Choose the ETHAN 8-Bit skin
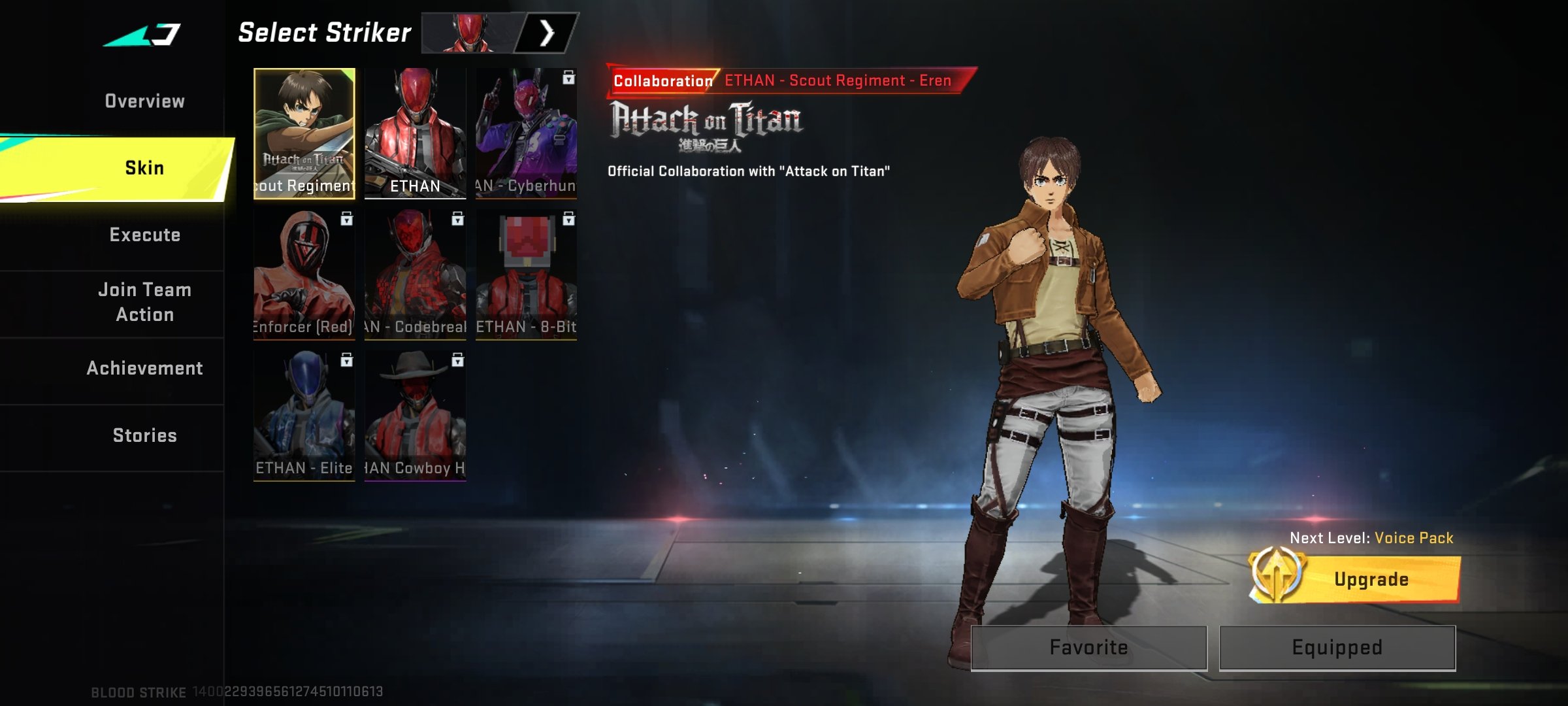The width and height of the screenshot is (1568, 706). (526, 275)
